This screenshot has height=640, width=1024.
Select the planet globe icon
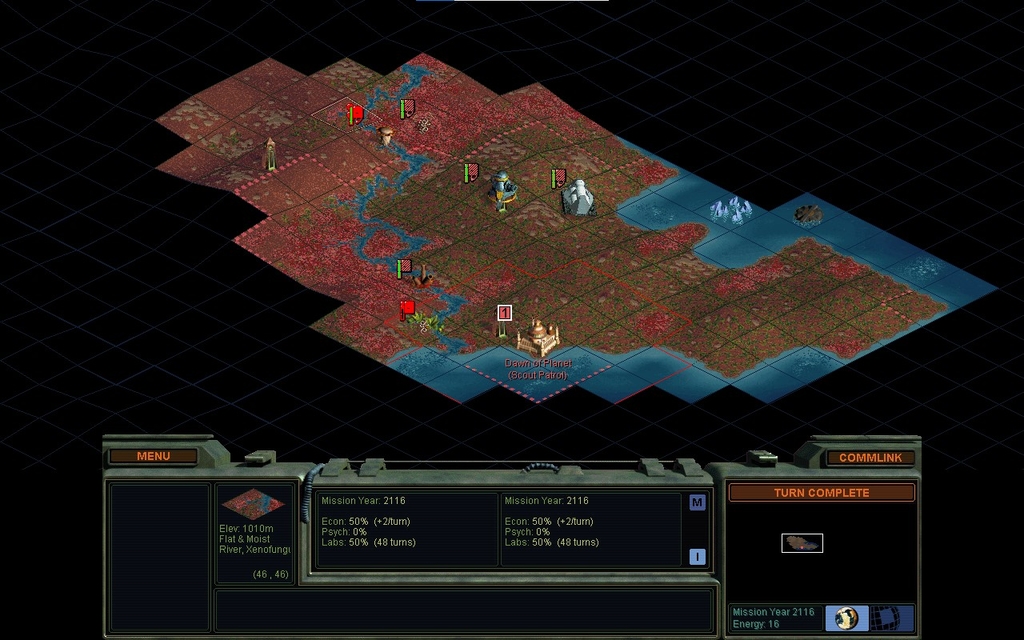coord(846,617)
